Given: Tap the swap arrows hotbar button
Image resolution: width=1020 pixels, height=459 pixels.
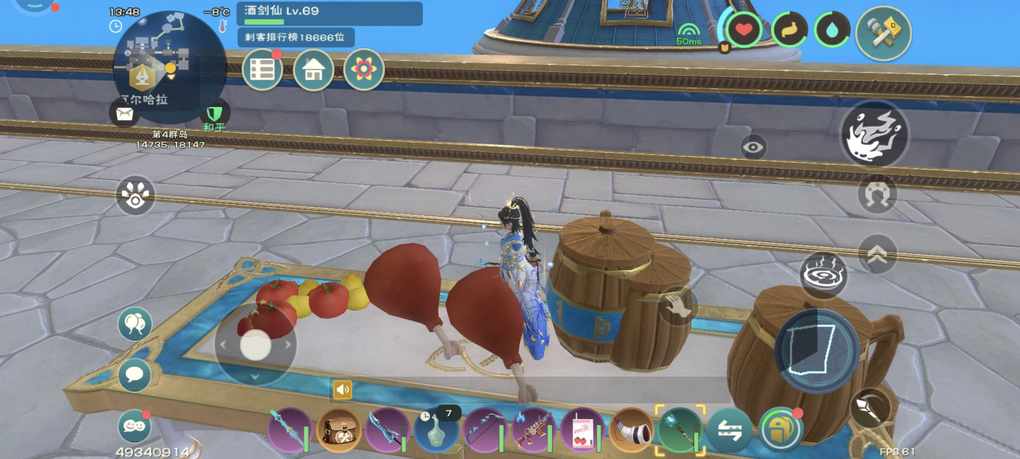Looking at the screenshot, I should 729,431.
